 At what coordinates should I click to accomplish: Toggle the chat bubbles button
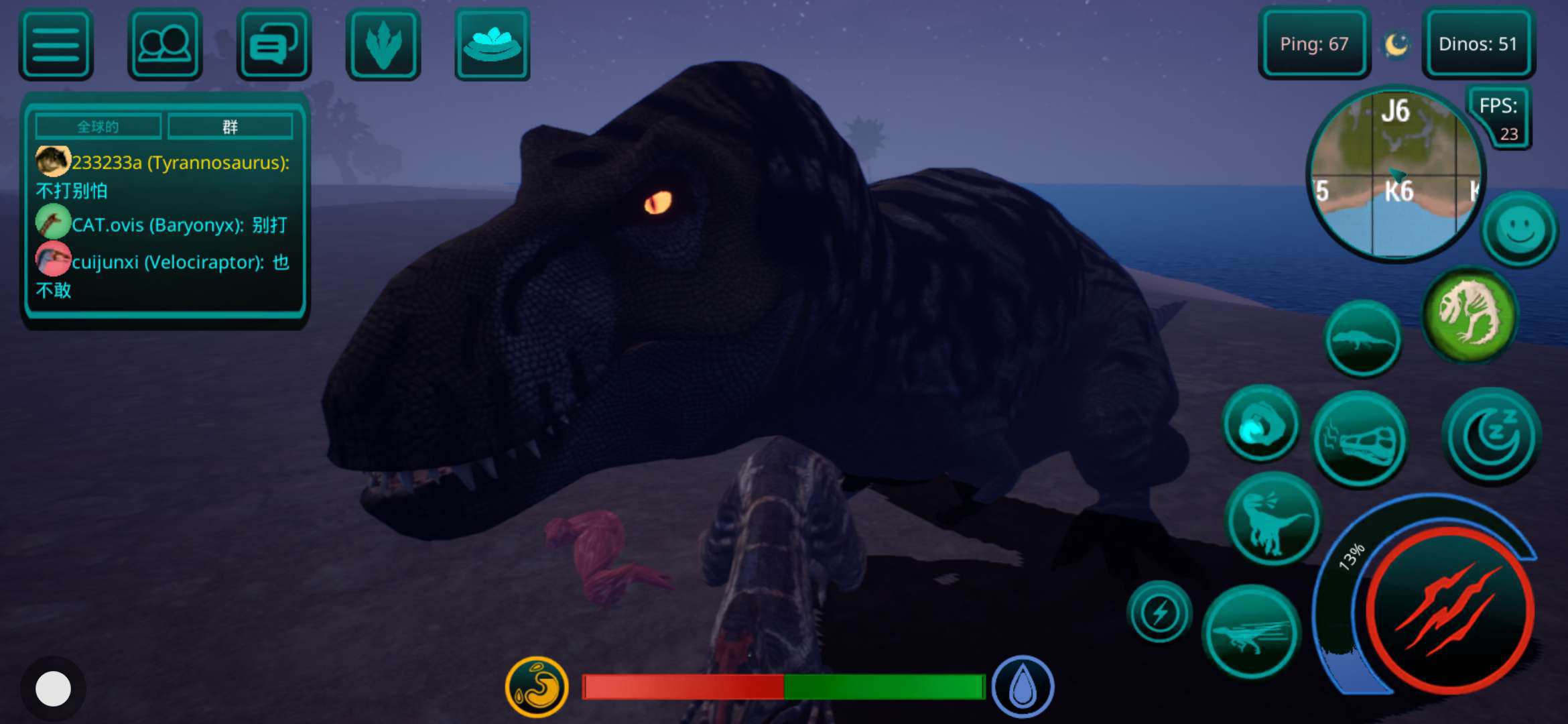[x=274, y=45]
